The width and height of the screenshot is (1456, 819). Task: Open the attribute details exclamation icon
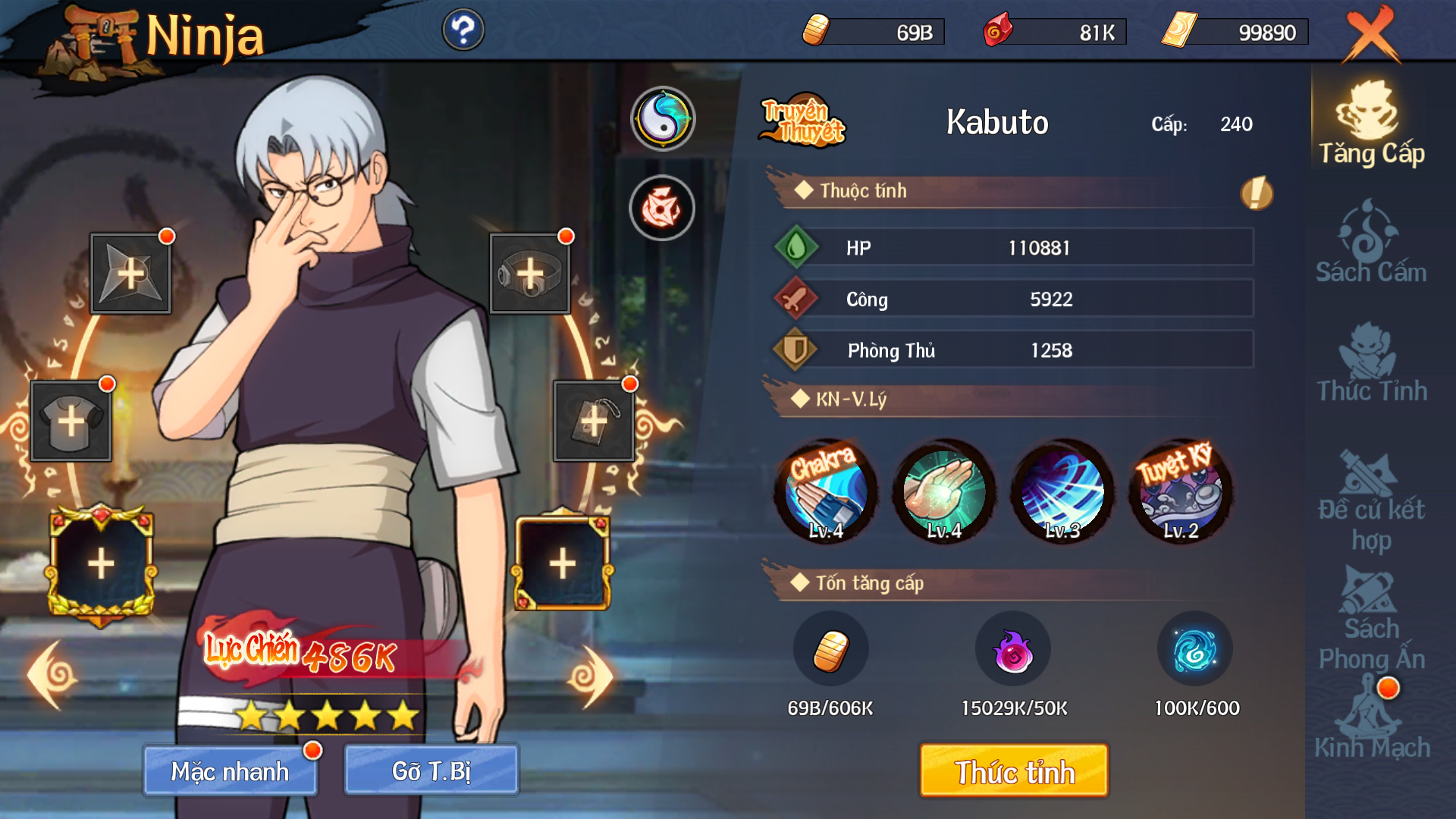[x=1256, y=193]
